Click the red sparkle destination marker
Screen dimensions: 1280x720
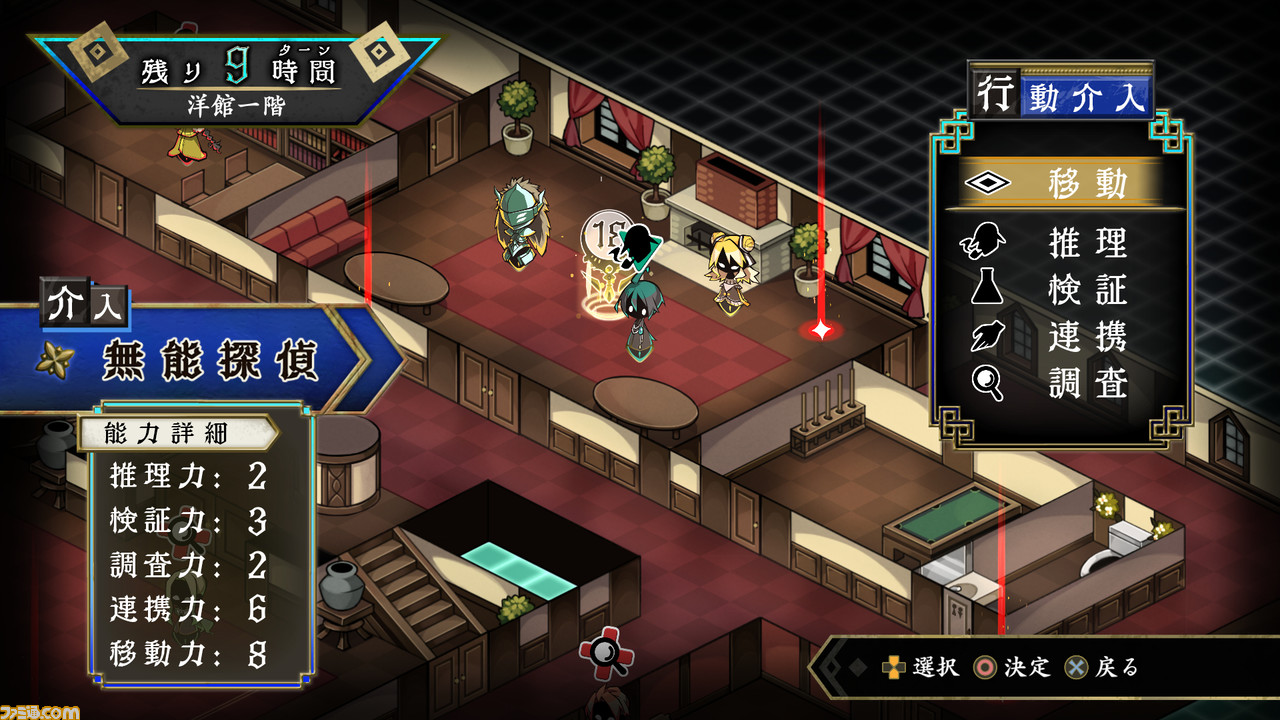(820, 329)
